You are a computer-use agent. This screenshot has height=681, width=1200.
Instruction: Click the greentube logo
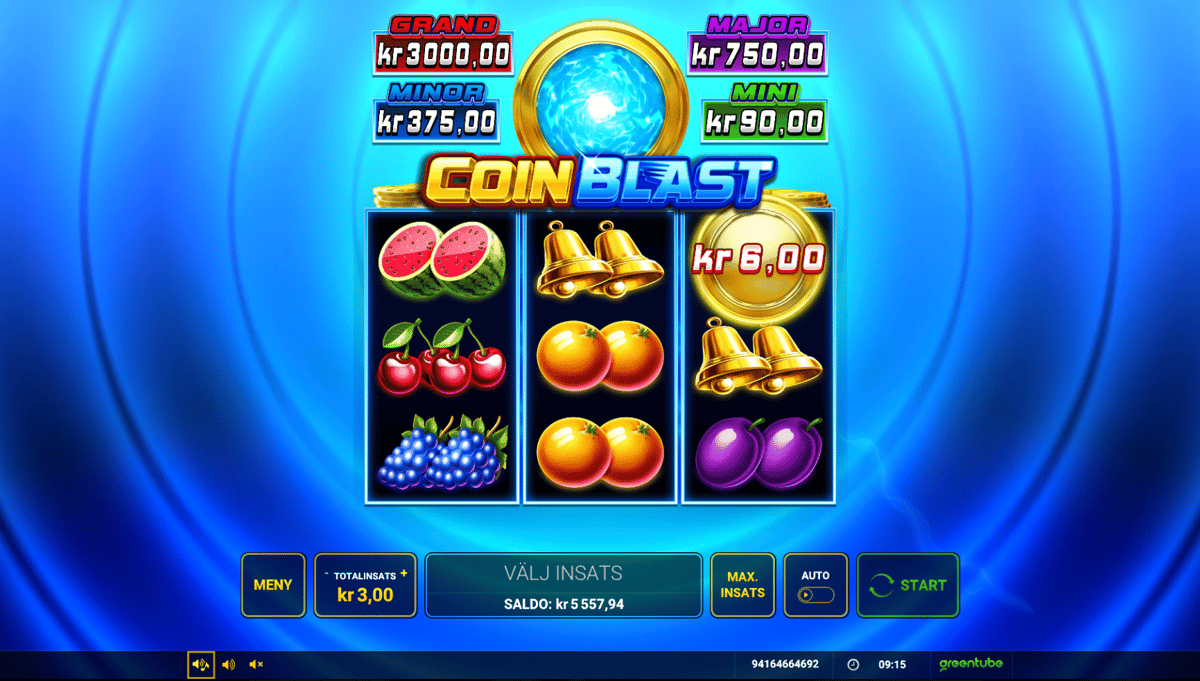click(970, 664)
